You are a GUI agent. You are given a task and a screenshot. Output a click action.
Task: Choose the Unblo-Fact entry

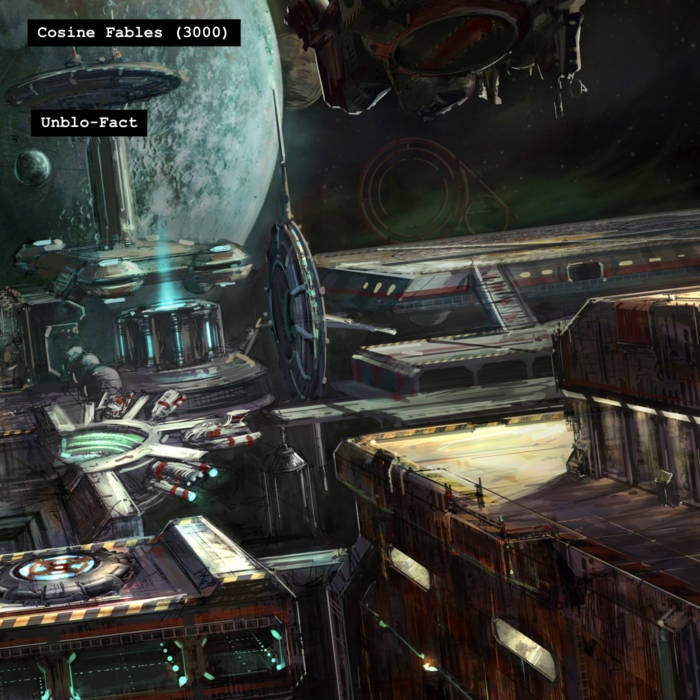[x=89, y=123]
